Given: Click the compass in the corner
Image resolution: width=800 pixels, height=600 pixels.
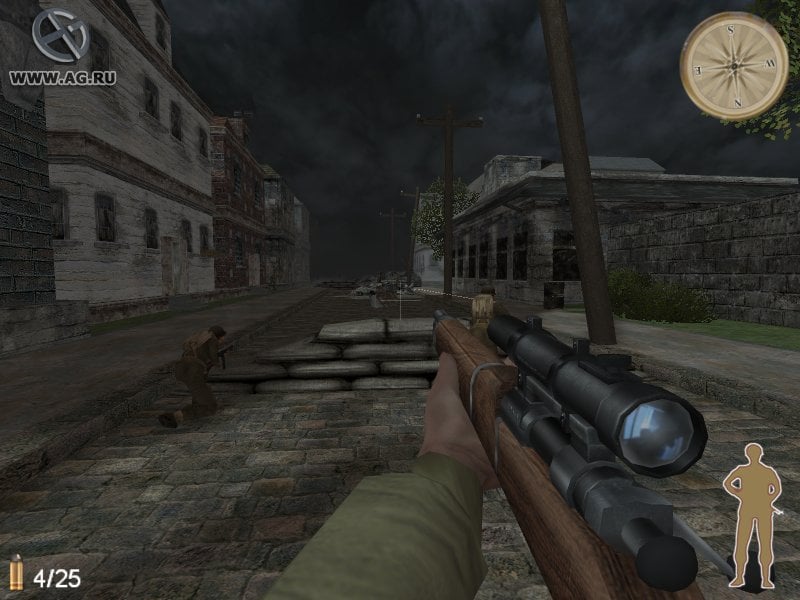Looking at the screenshot, I should (x=734, y=66).
